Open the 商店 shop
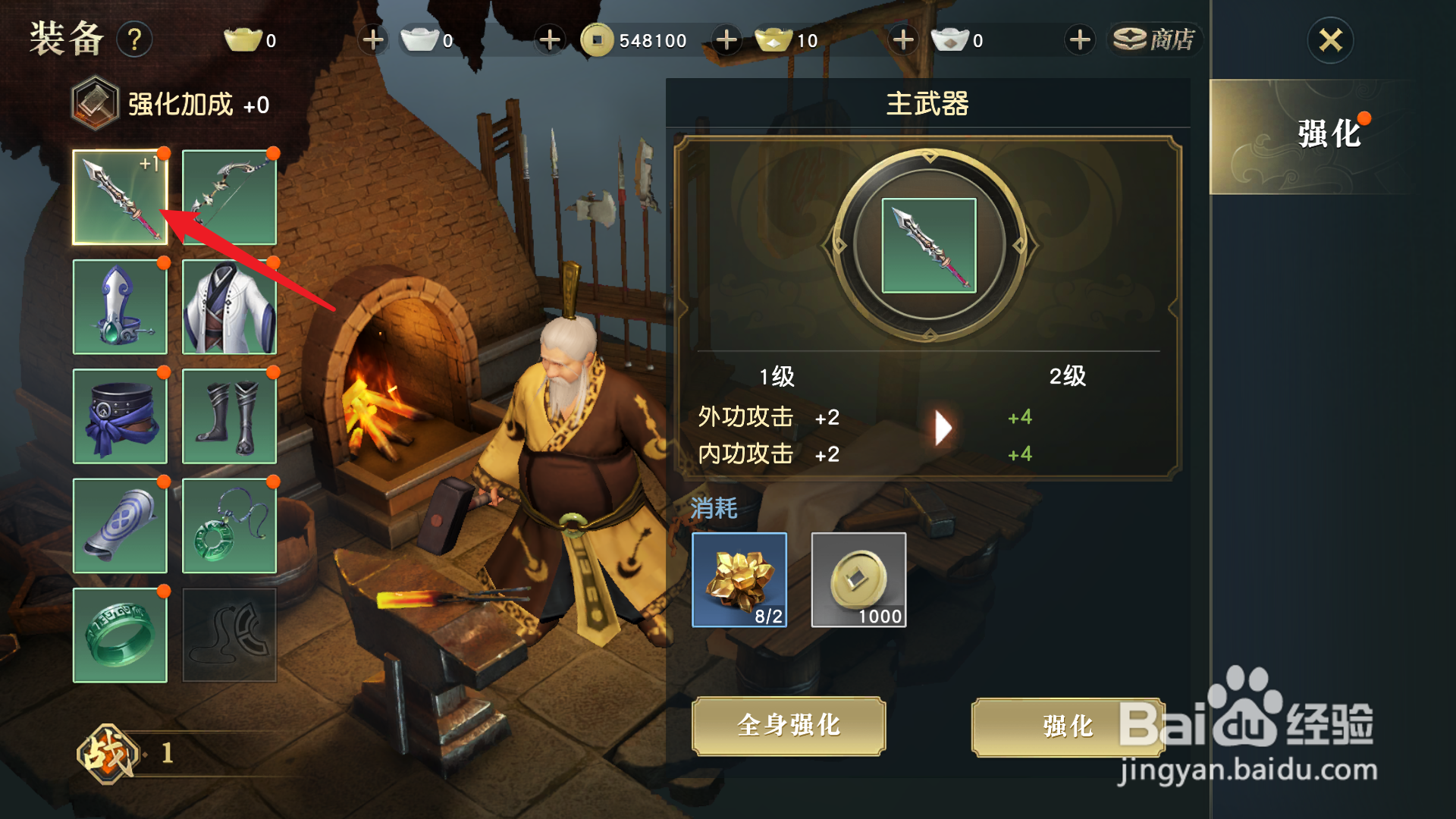The image size is (1456, 819). click(1155, 39)
